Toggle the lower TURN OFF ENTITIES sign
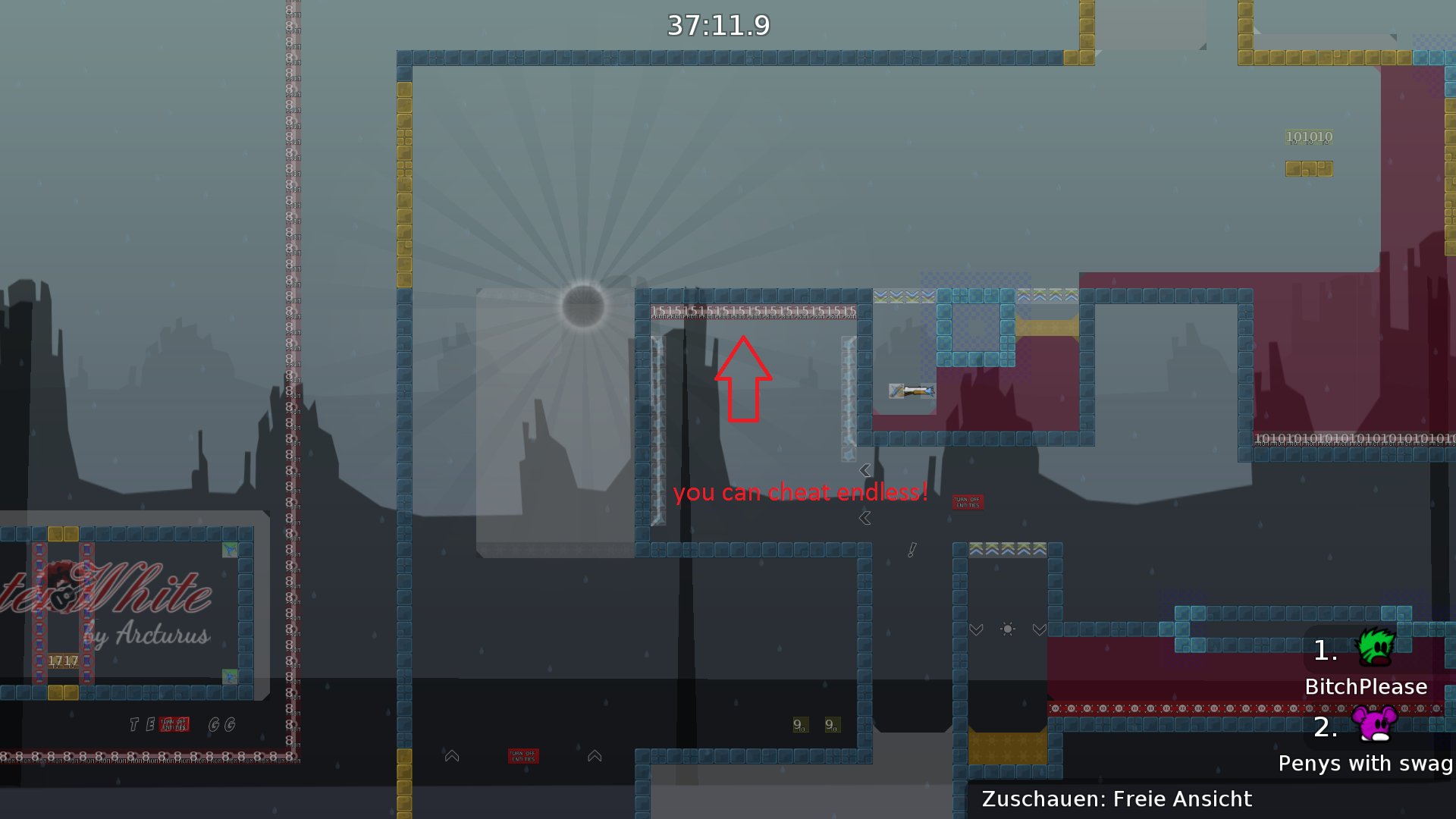Image resolution: width=1456 pixels, height=819 pixels. click(524, 755)
